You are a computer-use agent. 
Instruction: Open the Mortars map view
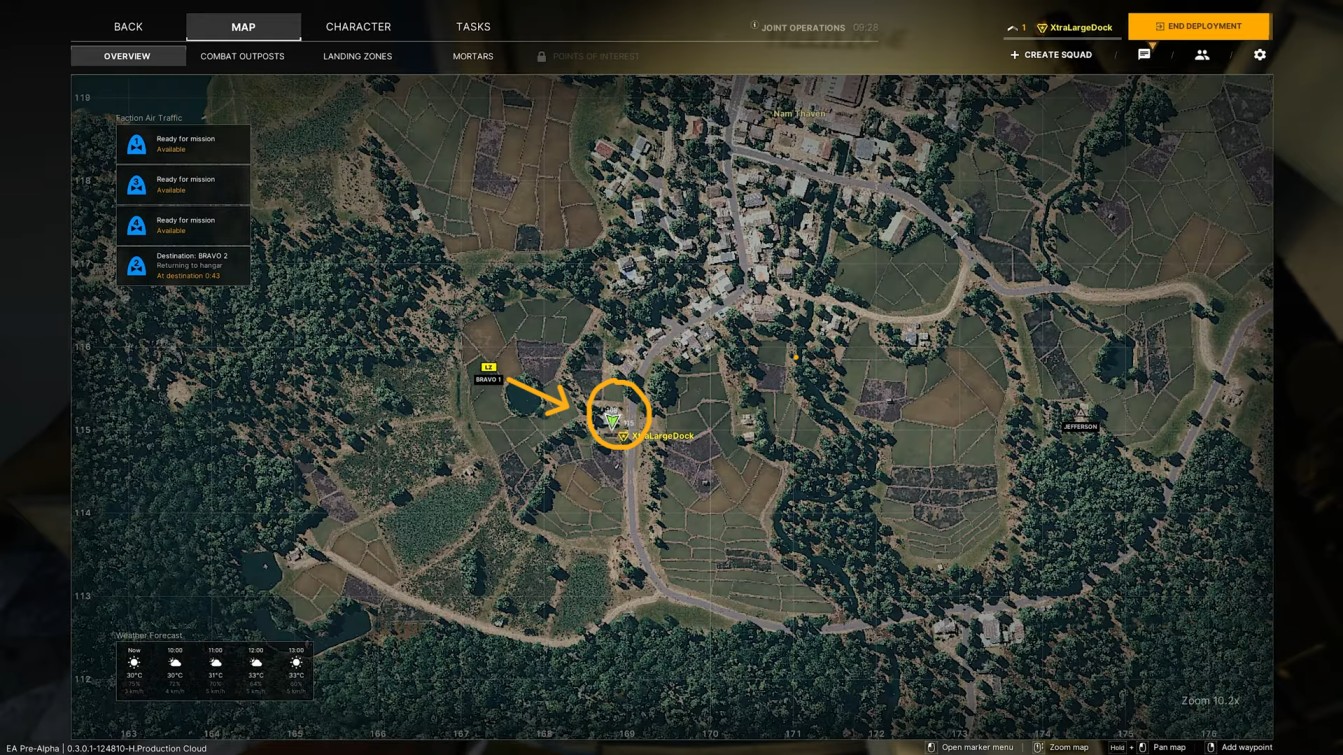coord(473,56)
